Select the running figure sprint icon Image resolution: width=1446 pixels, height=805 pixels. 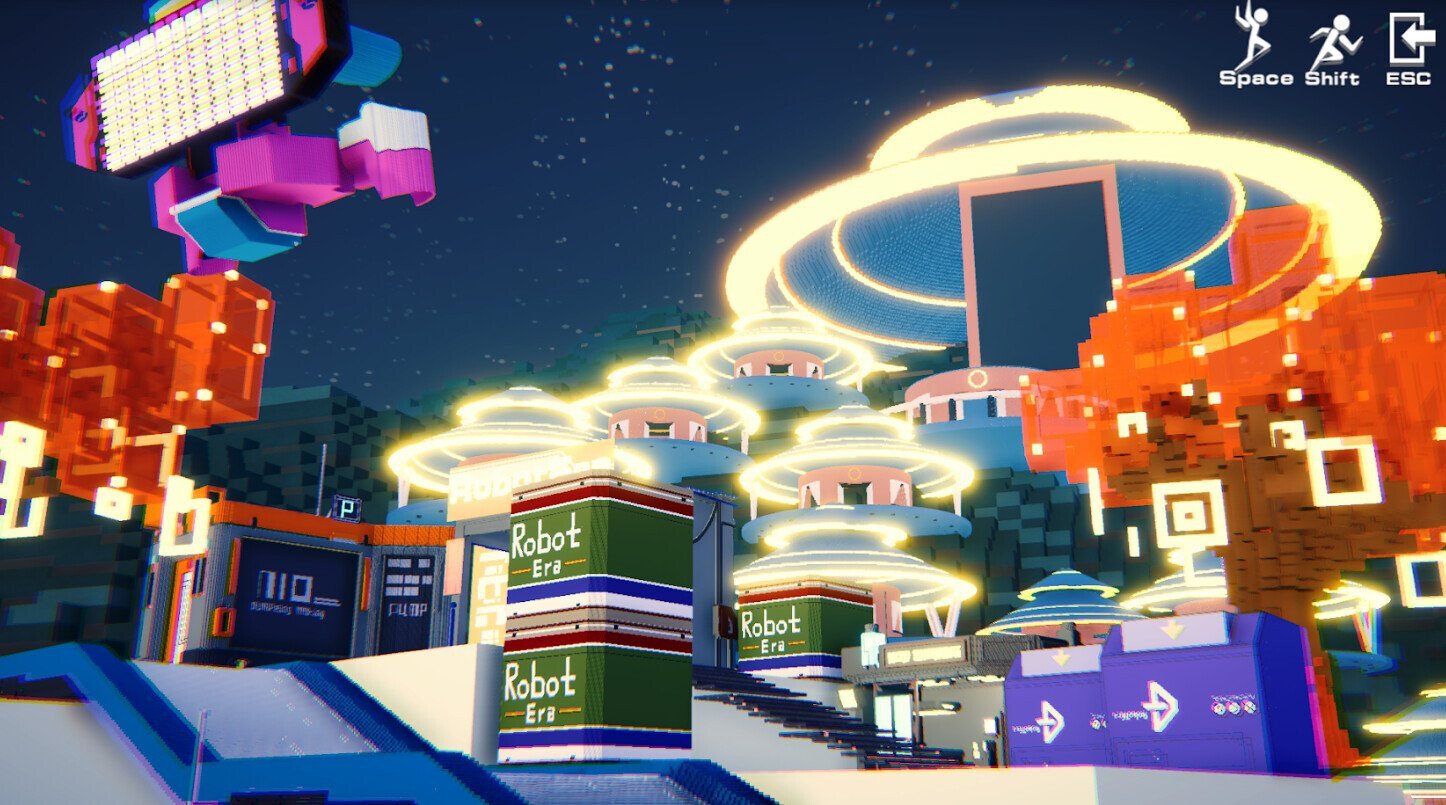[x=1334, y=42]
